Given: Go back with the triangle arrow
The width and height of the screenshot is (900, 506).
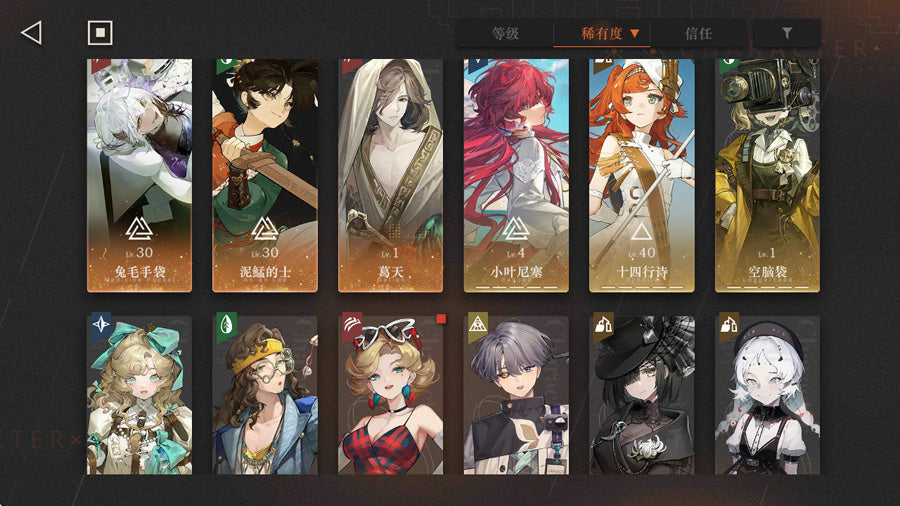Looking at the screenshot, I should (x=31, y=33).
